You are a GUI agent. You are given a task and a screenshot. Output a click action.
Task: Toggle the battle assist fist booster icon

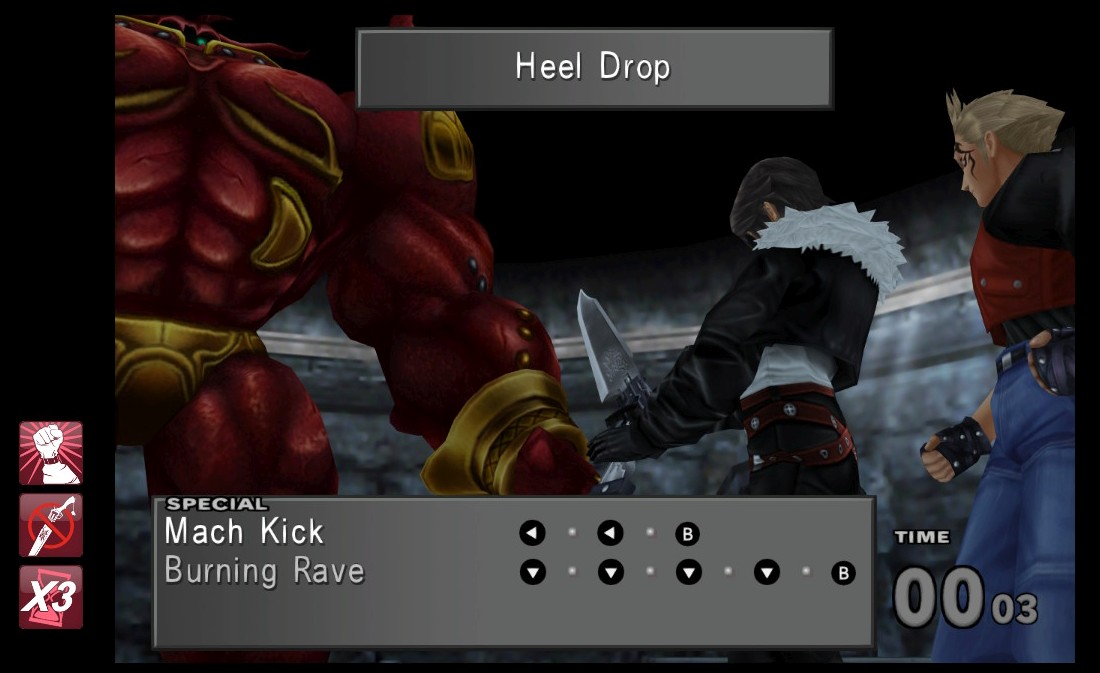51,453
